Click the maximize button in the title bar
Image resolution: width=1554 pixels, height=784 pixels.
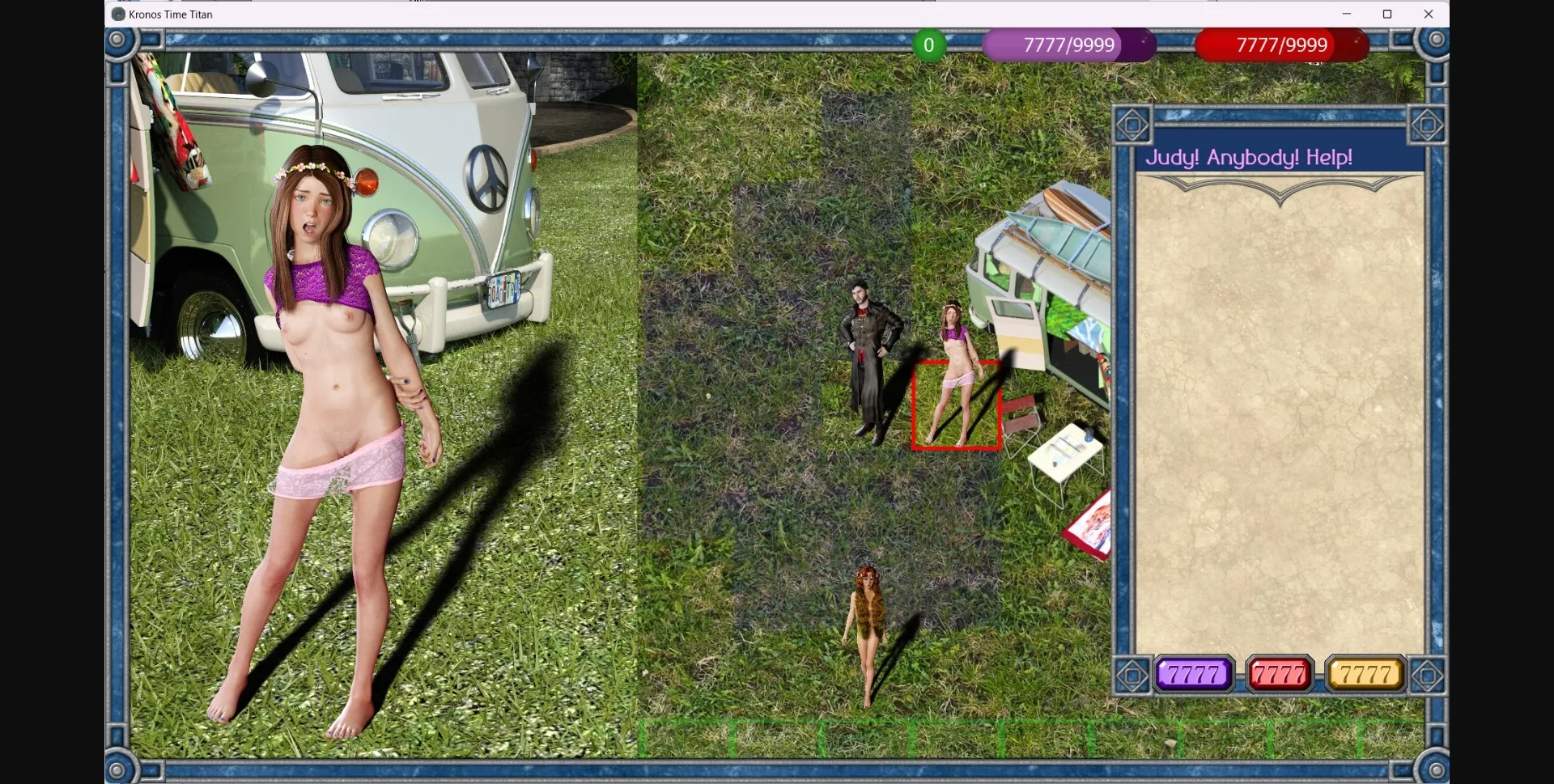point(1388,14)
